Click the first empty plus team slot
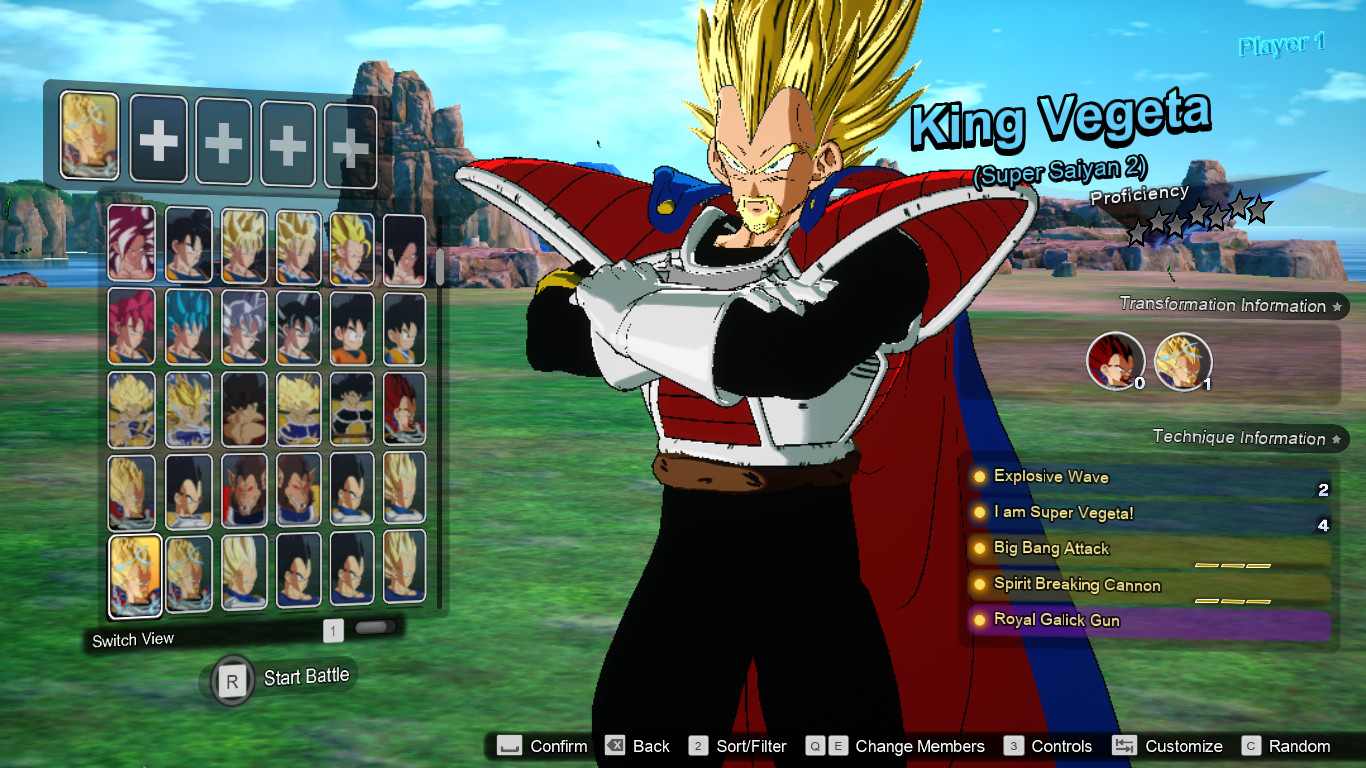Image resolution: width=1366 pixels, height=768 pixels. (x=158, y=135)
